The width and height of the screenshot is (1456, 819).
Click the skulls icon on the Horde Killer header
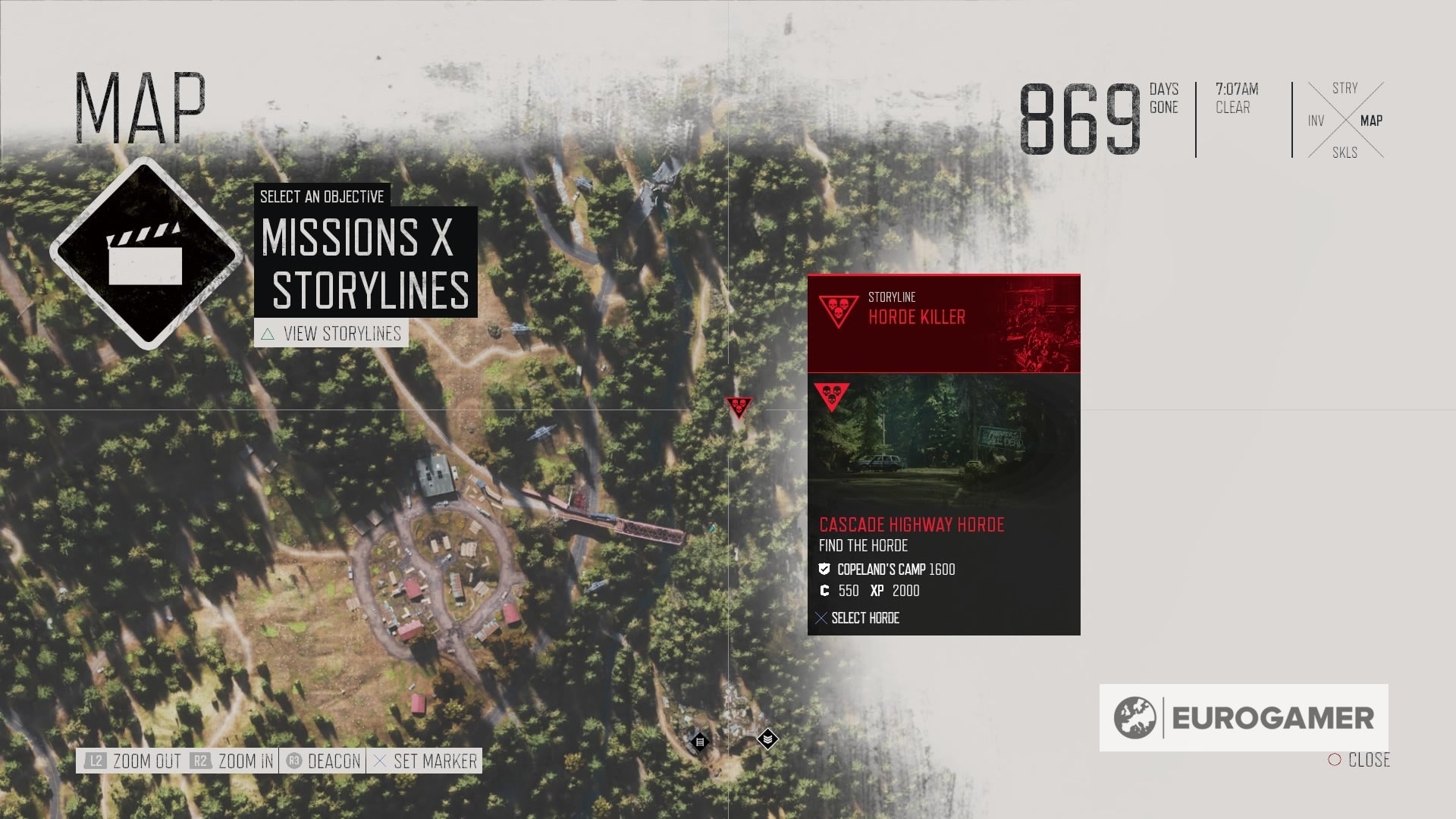pyautogui.click(x=840, y=311)
